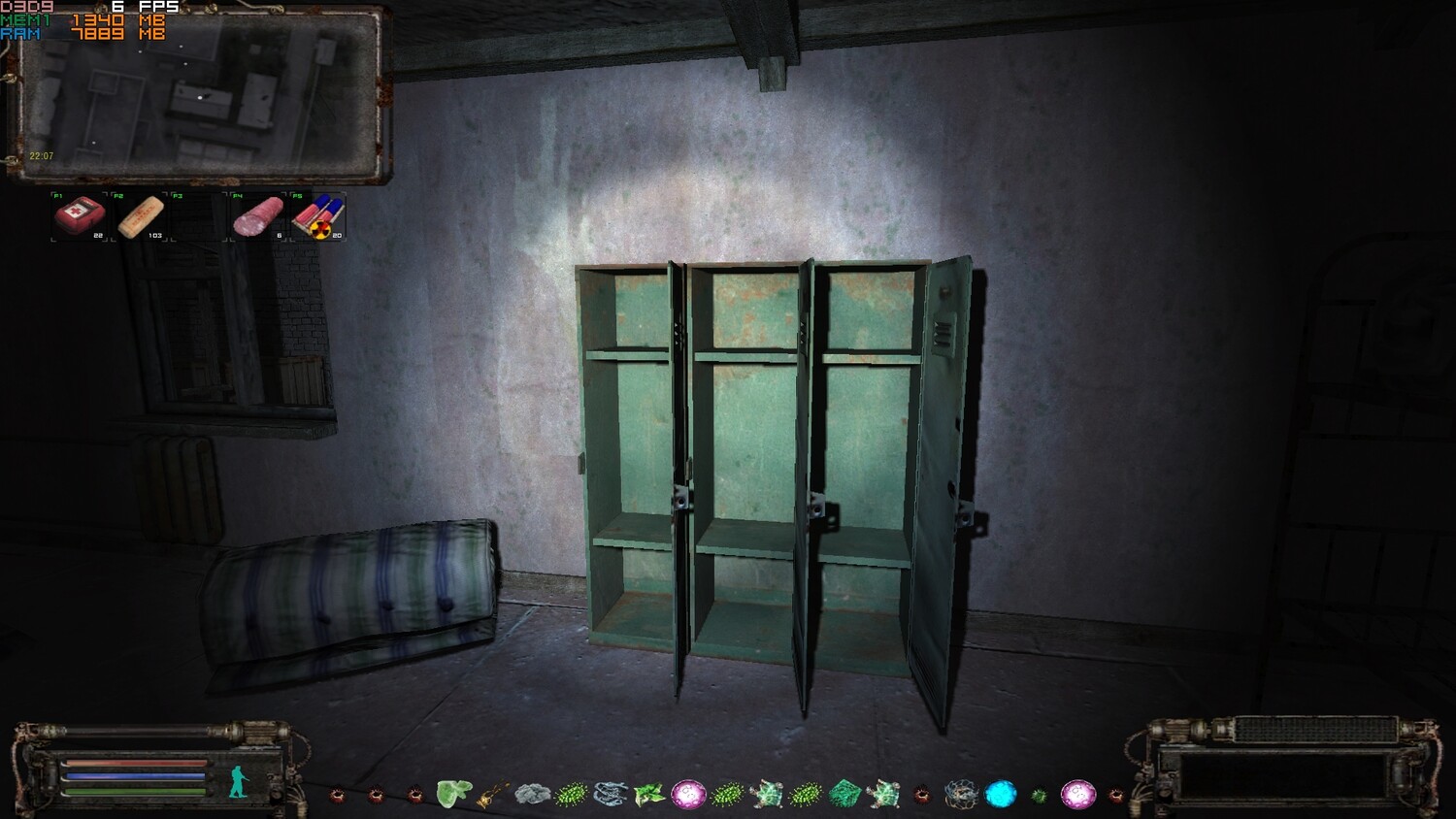Select the pale green translucent artifact
Image resolution: width=1456 pixels, height=819 pixels.
(x=453, y=794)
